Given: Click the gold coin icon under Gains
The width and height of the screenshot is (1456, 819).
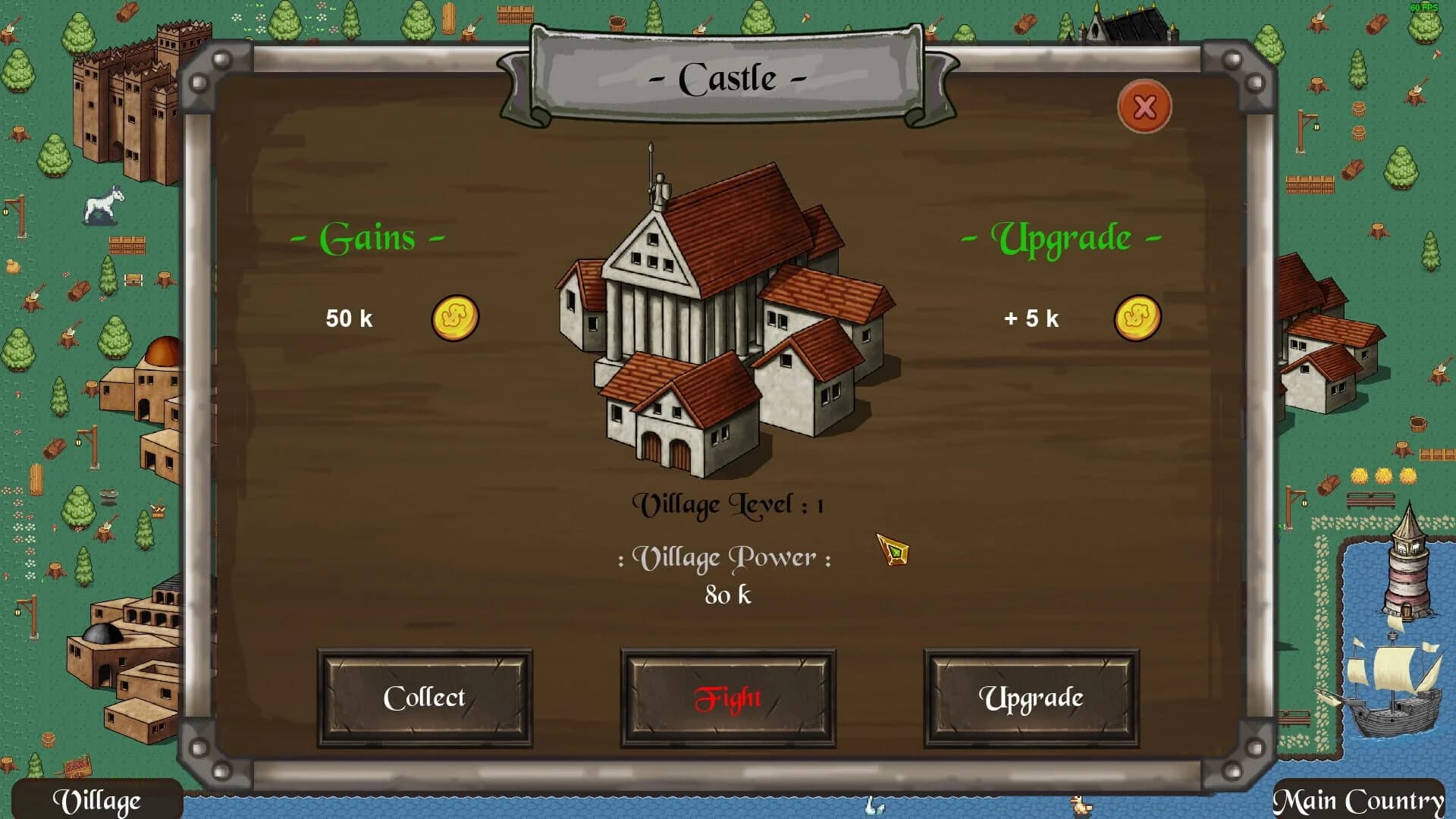Looking at the screenshot, I should [x=453, y=318].
